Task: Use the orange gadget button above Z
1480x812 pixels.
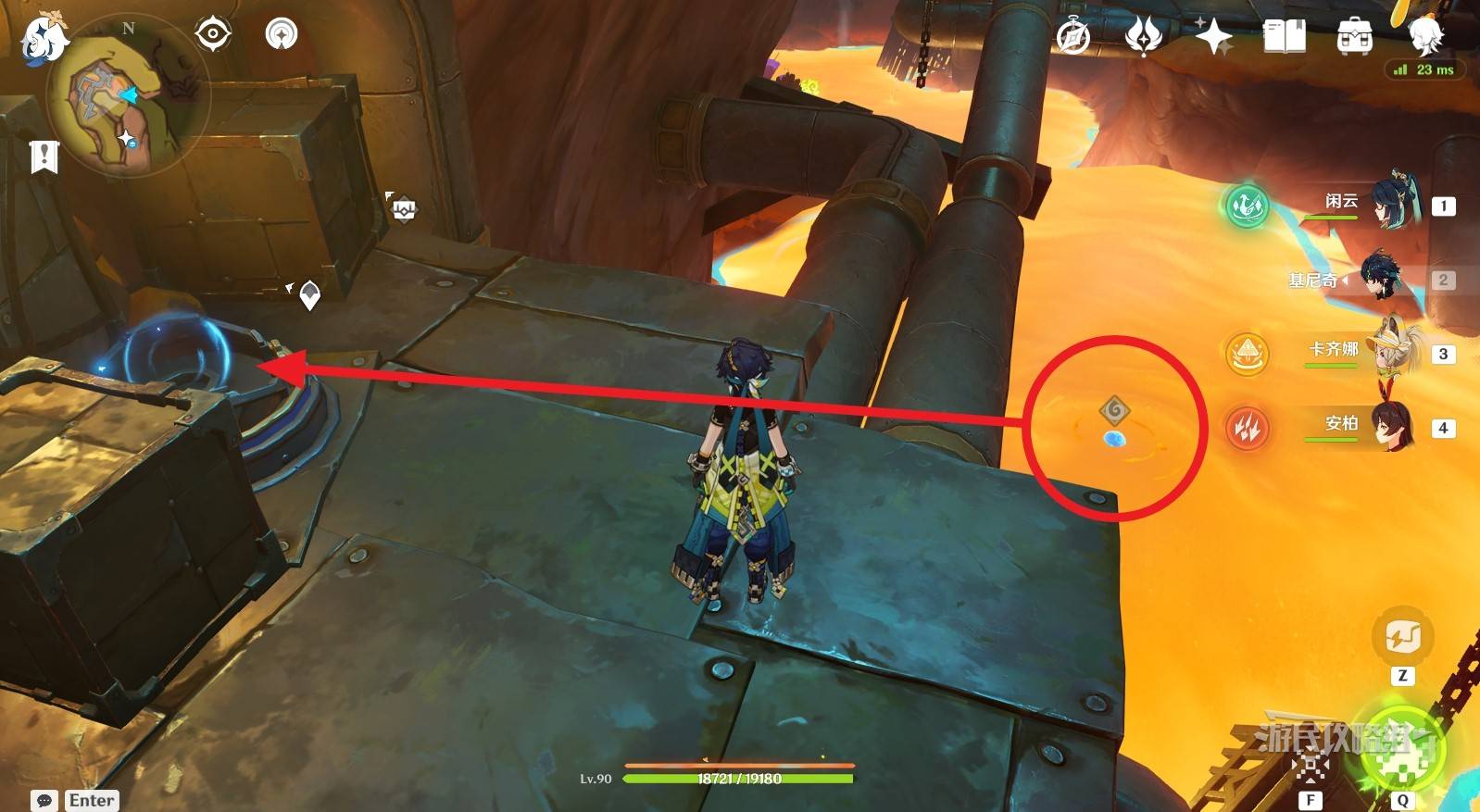Action: 1402,636
